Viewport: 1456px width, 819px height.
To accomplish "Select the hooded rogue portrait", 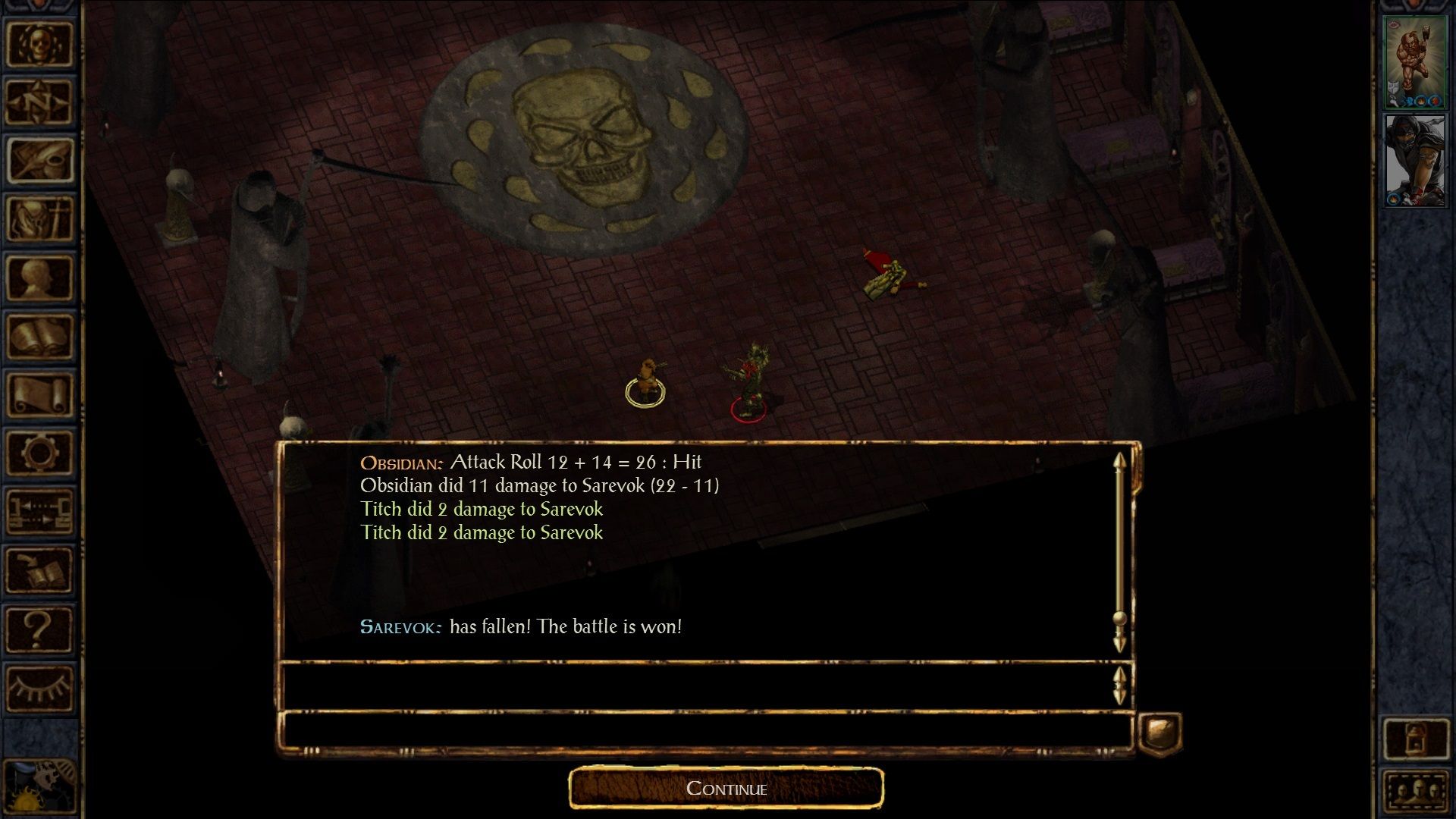I will tap(1415, 160).
